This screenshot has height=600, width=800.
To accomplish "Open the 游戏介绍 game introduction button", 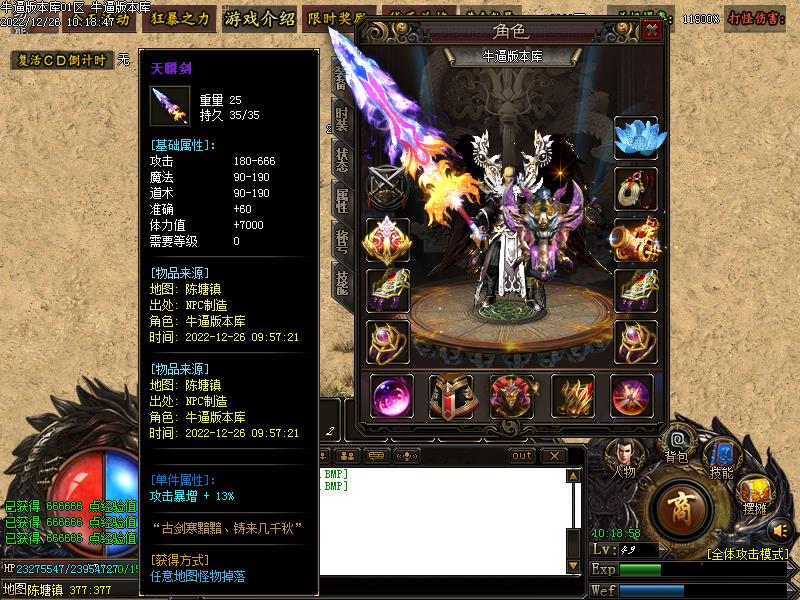I will point(260,19).
